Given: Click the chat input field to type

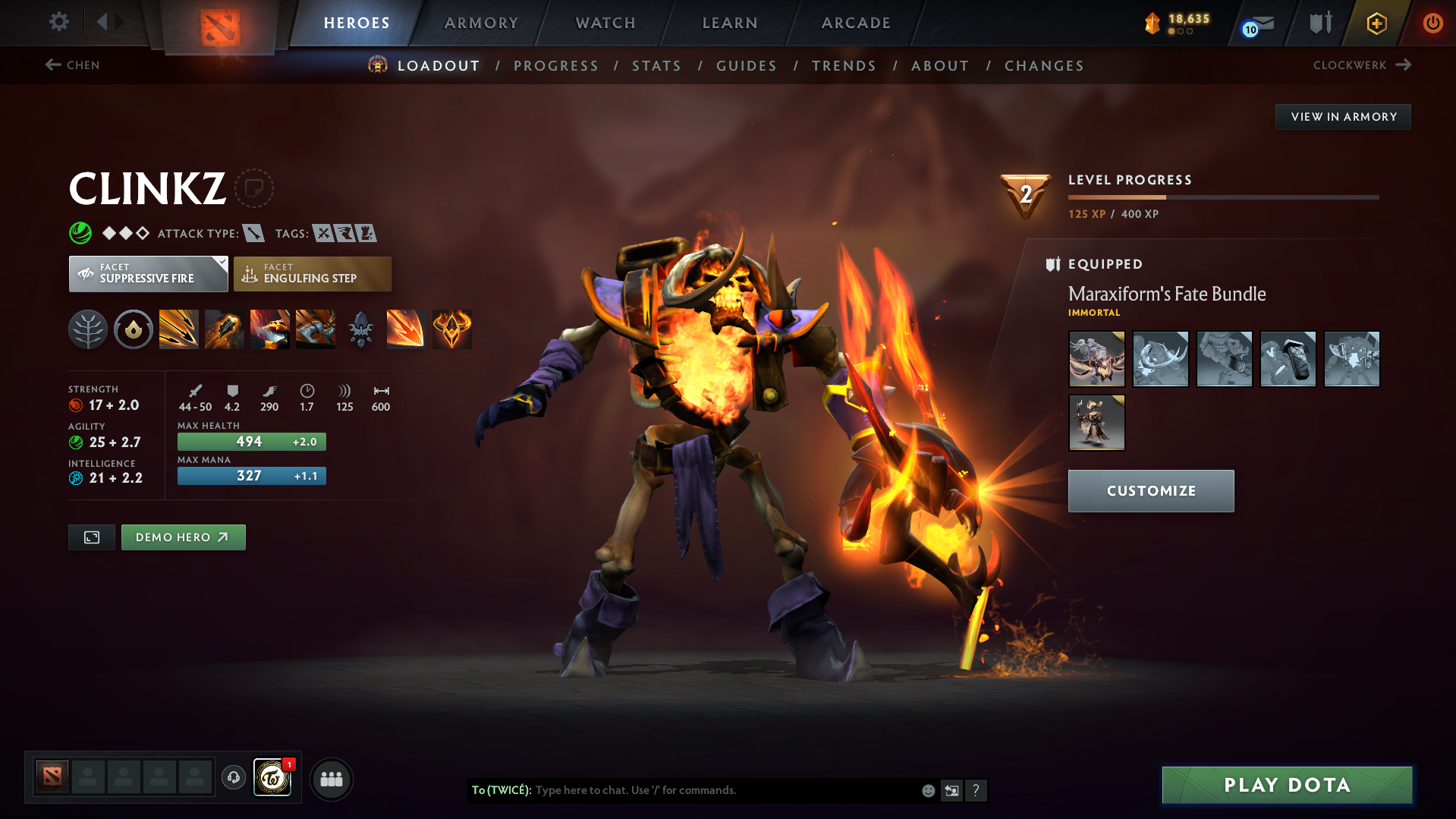Looking at the screenshot, I should click(x=683, y=790).
